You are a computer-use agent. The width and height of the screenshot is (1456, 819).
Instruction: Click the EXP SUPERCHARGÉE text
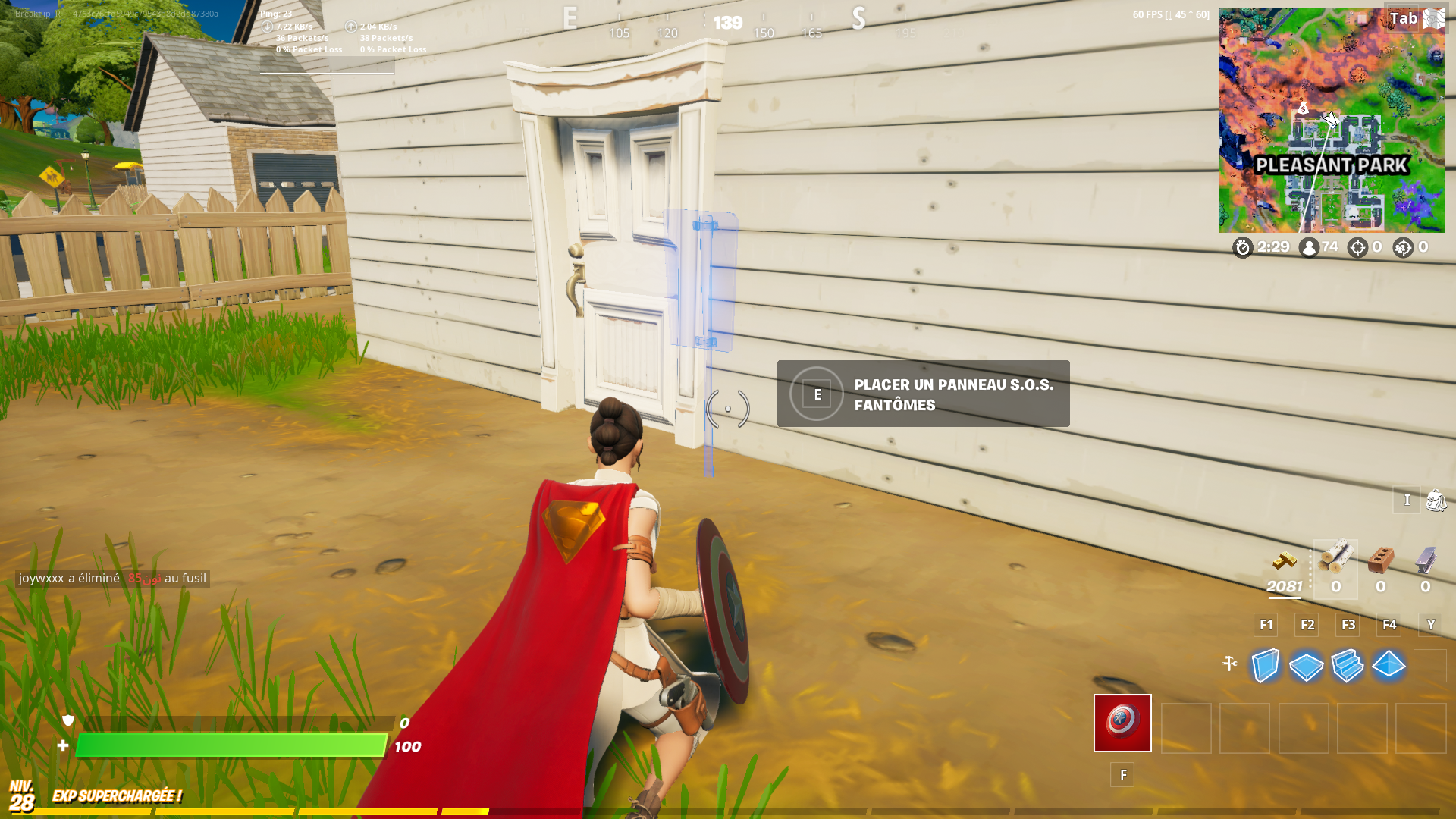pos(116,796)
